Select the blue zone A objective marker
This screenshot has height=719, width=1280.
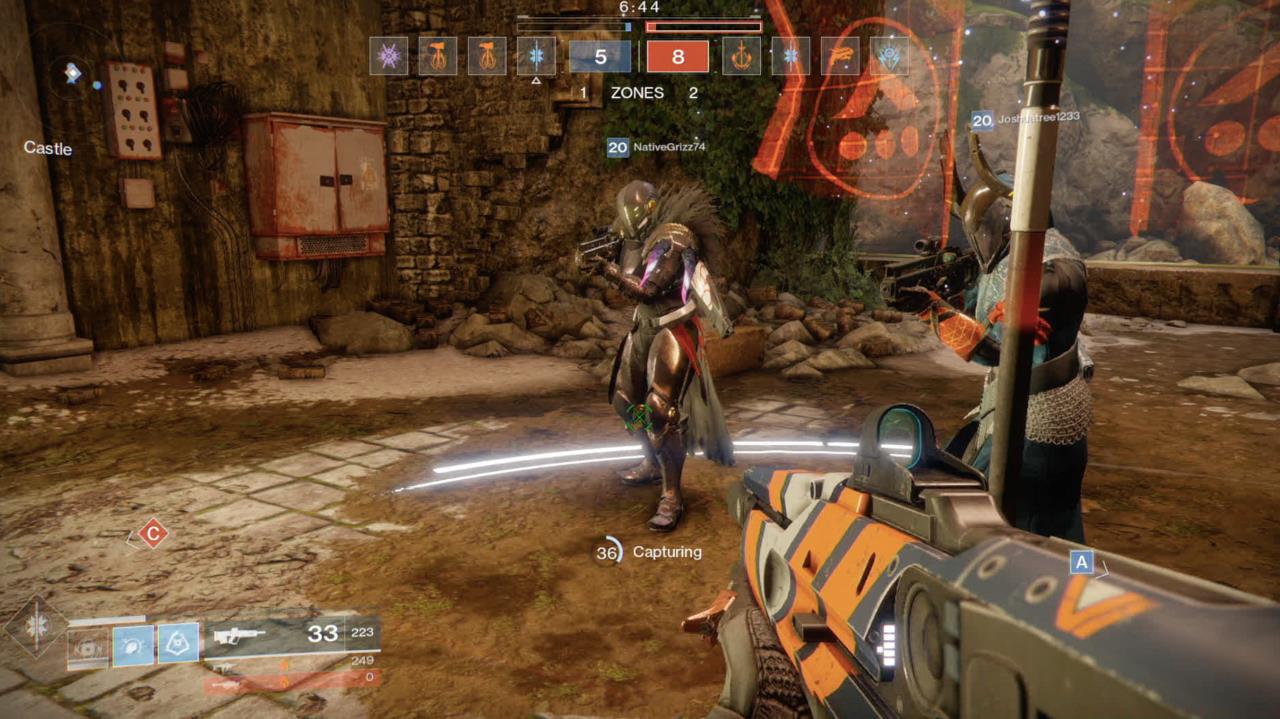click(x=1081, y=562)
